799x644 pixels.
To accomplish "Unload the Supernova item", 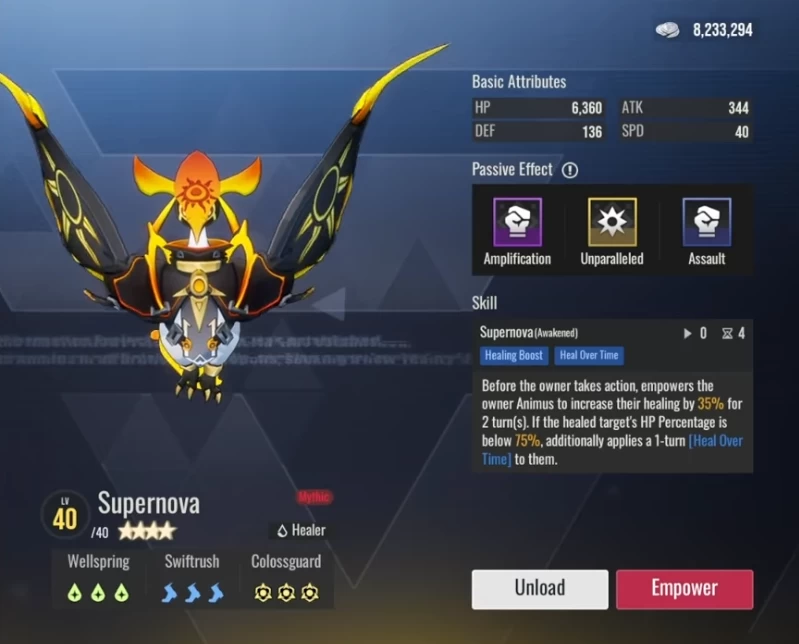I will (x=539, y=588).
